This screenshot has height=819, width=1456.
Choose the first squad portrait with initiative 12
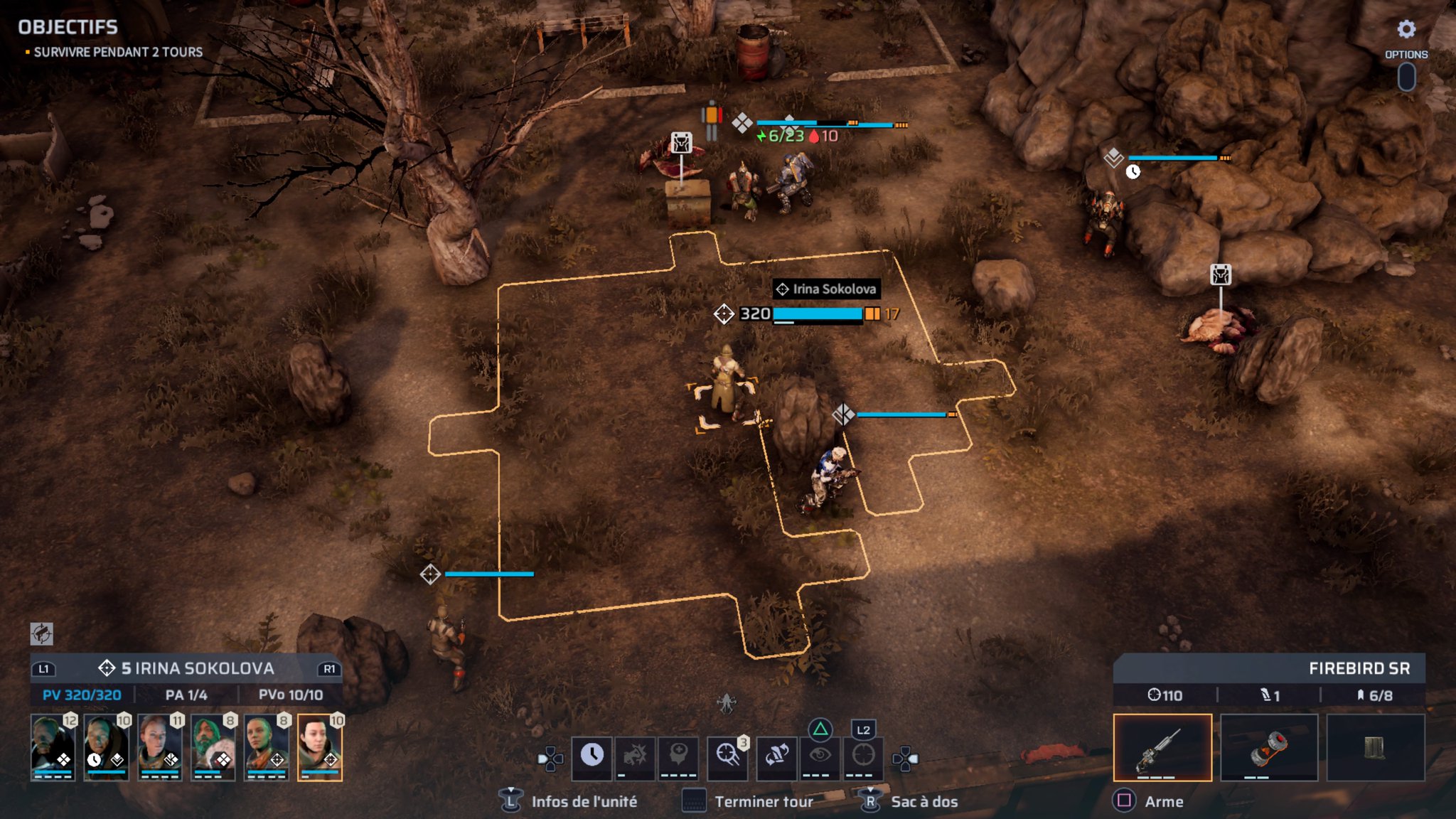(x=53, y=748)
